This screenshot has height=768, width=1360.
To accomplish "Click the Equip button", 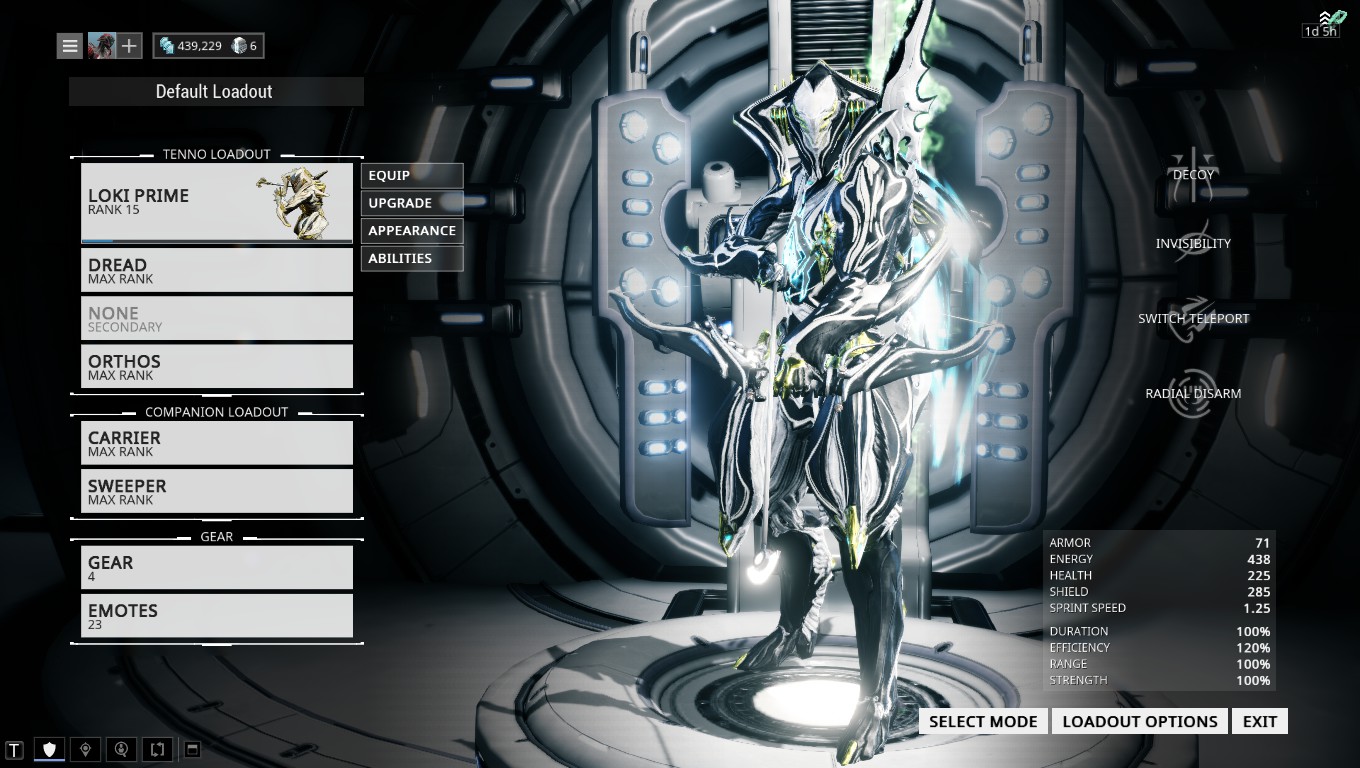I will point(411,175).
